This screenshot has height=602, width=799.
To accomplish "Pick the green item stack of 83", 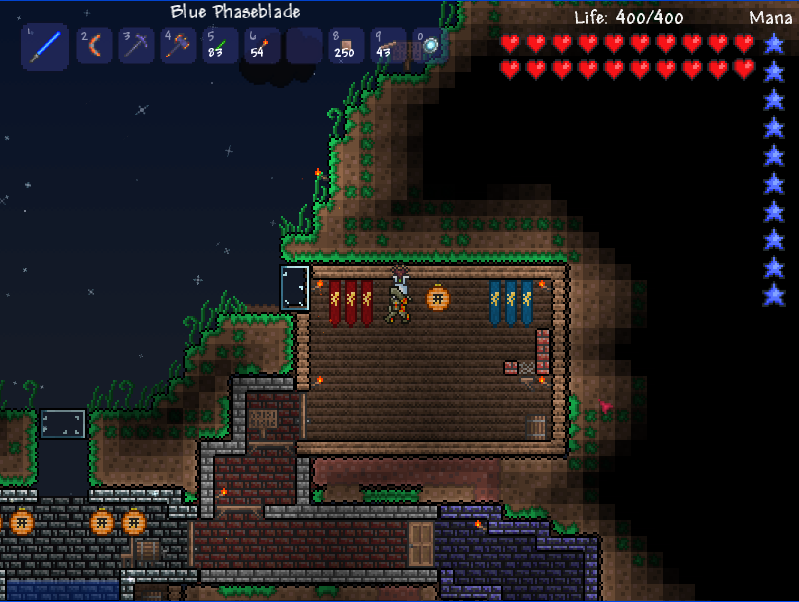I will click(220, 46).
